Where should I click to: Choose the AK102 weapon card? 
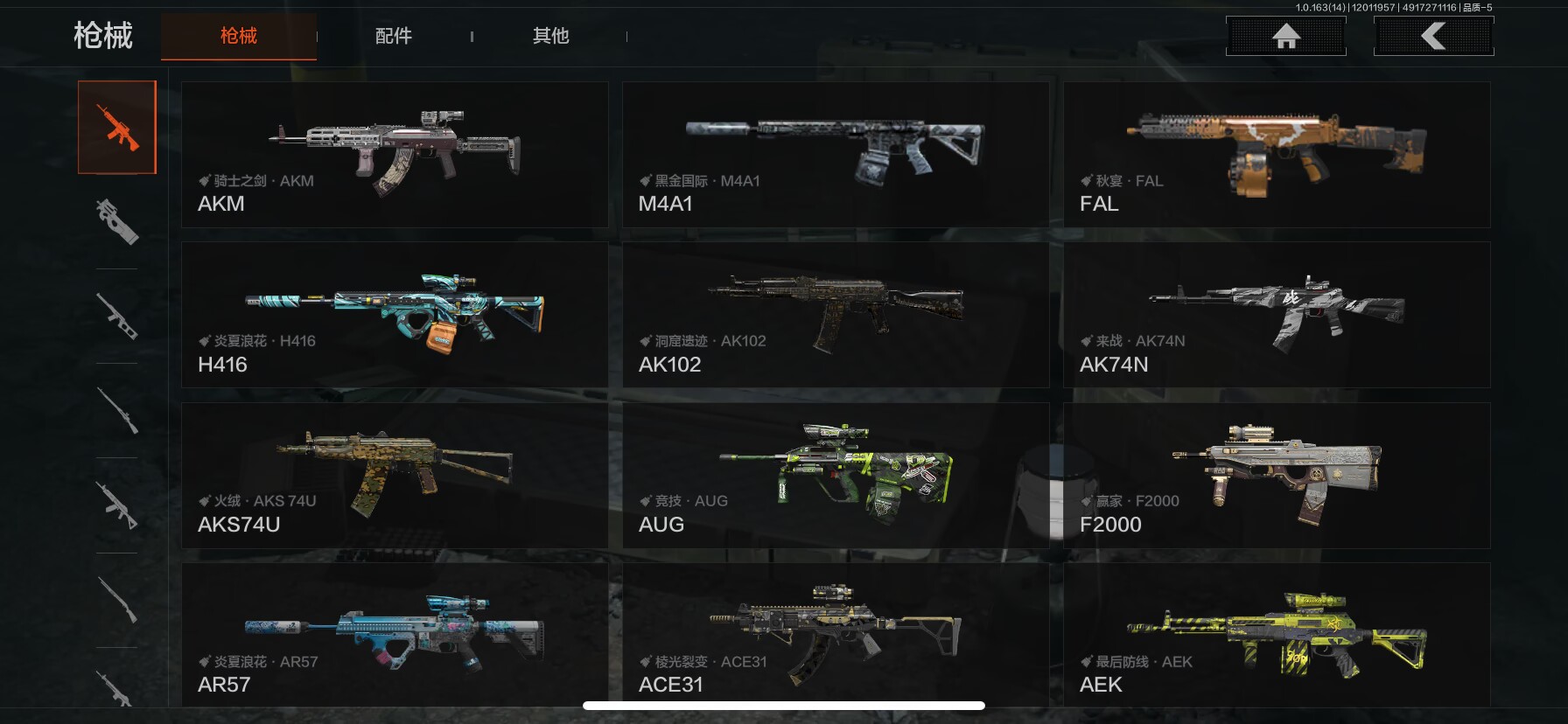point(836,315)
